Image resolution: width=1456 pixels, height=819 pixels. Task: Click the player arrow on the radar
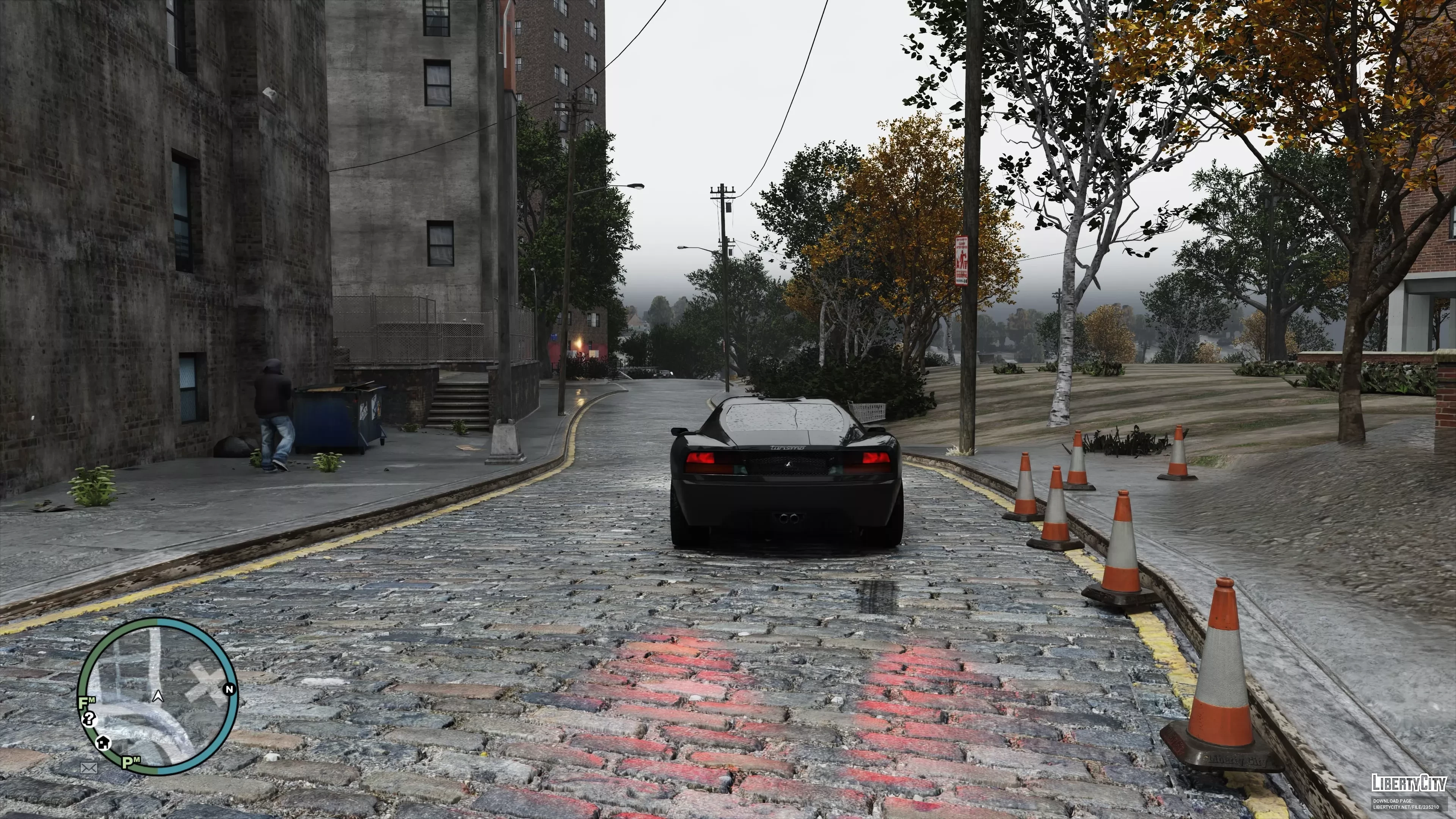[x=158, y=697]
